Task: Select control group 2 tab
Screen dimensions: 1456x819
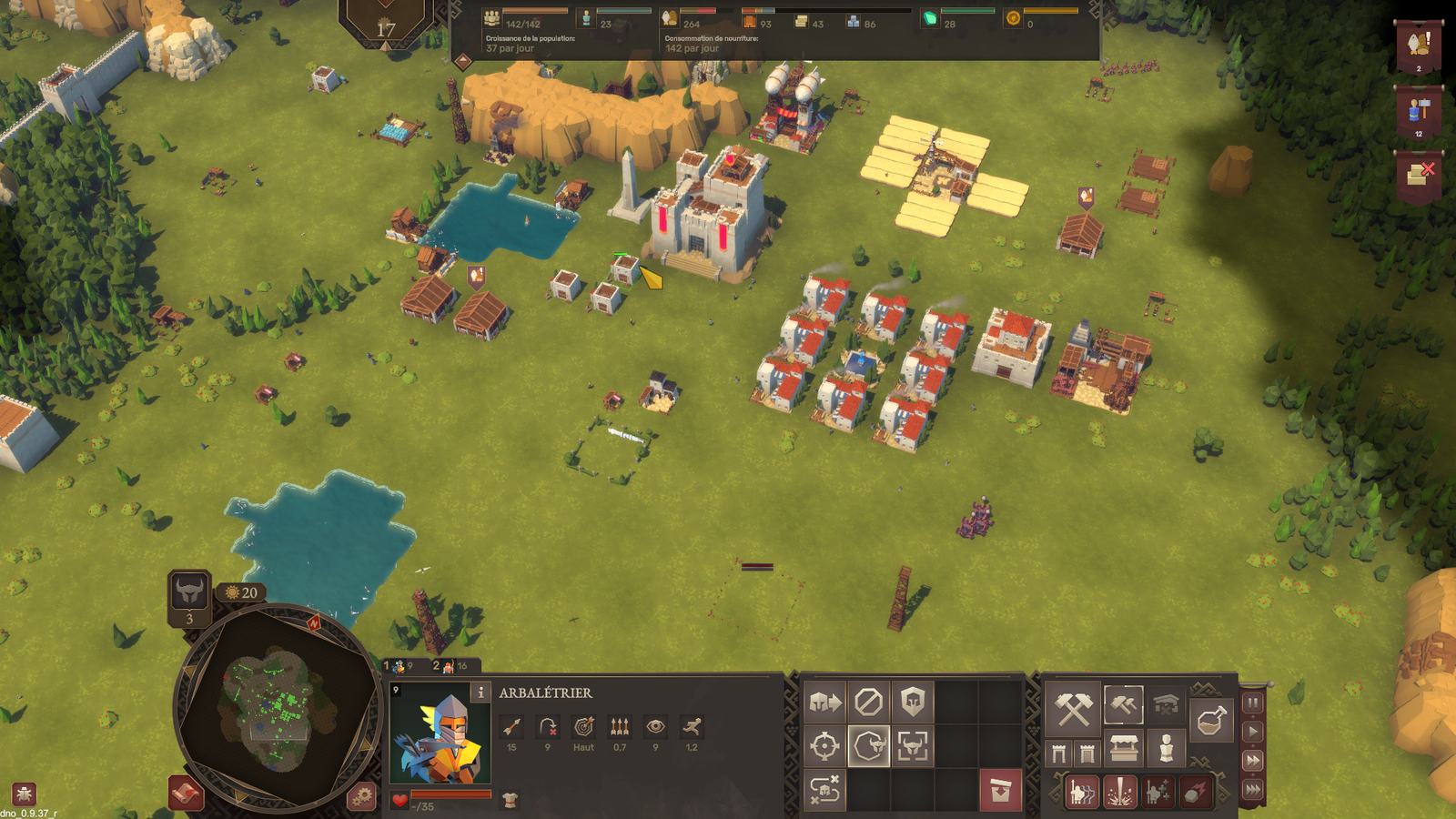Action: (x=450, y=666)
